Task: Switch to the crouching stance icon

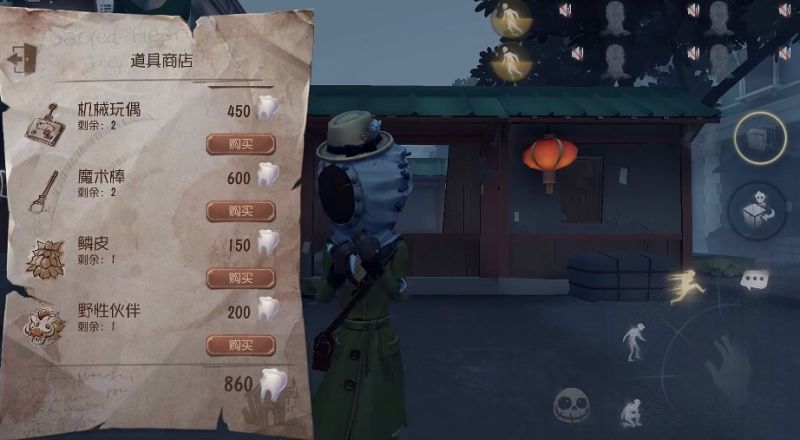Action: [x=631, y=411]
